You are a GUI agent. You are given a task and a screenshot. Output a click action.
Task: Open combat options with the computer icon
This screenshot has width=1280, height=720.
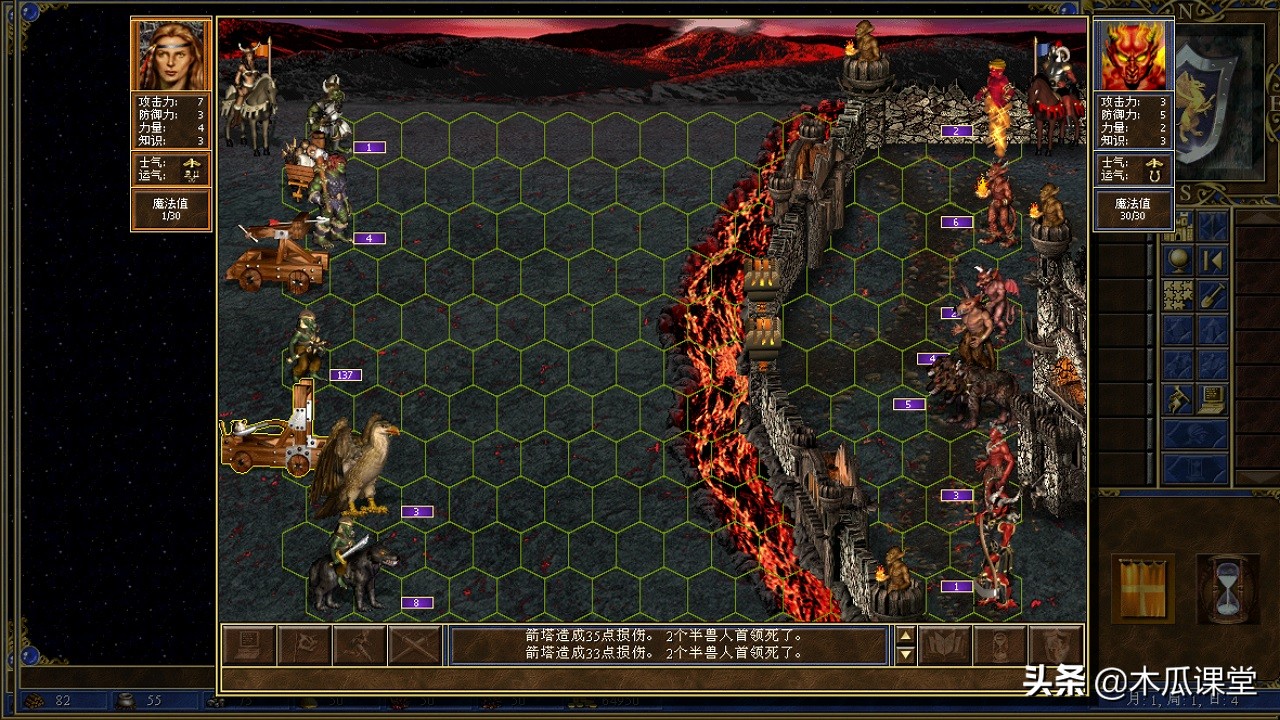pos(249,645)
